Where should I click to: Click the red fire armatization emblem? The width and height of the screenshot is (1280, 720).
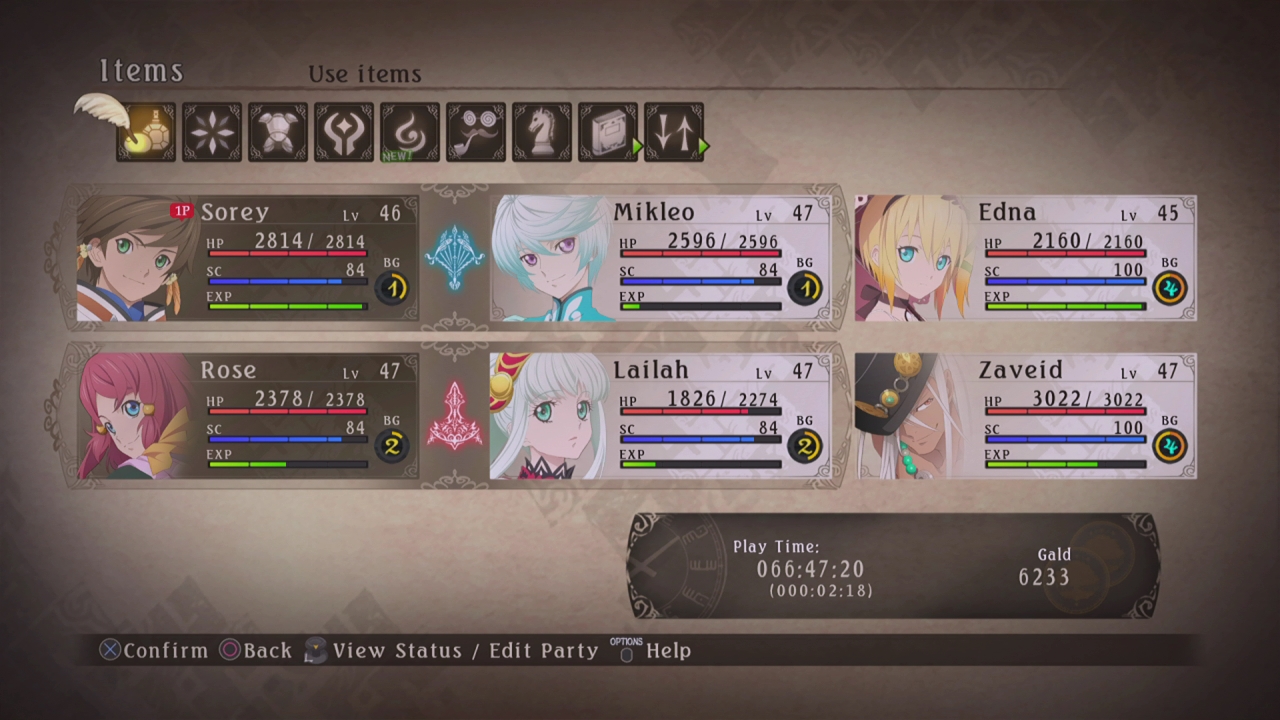pos(454,415)
